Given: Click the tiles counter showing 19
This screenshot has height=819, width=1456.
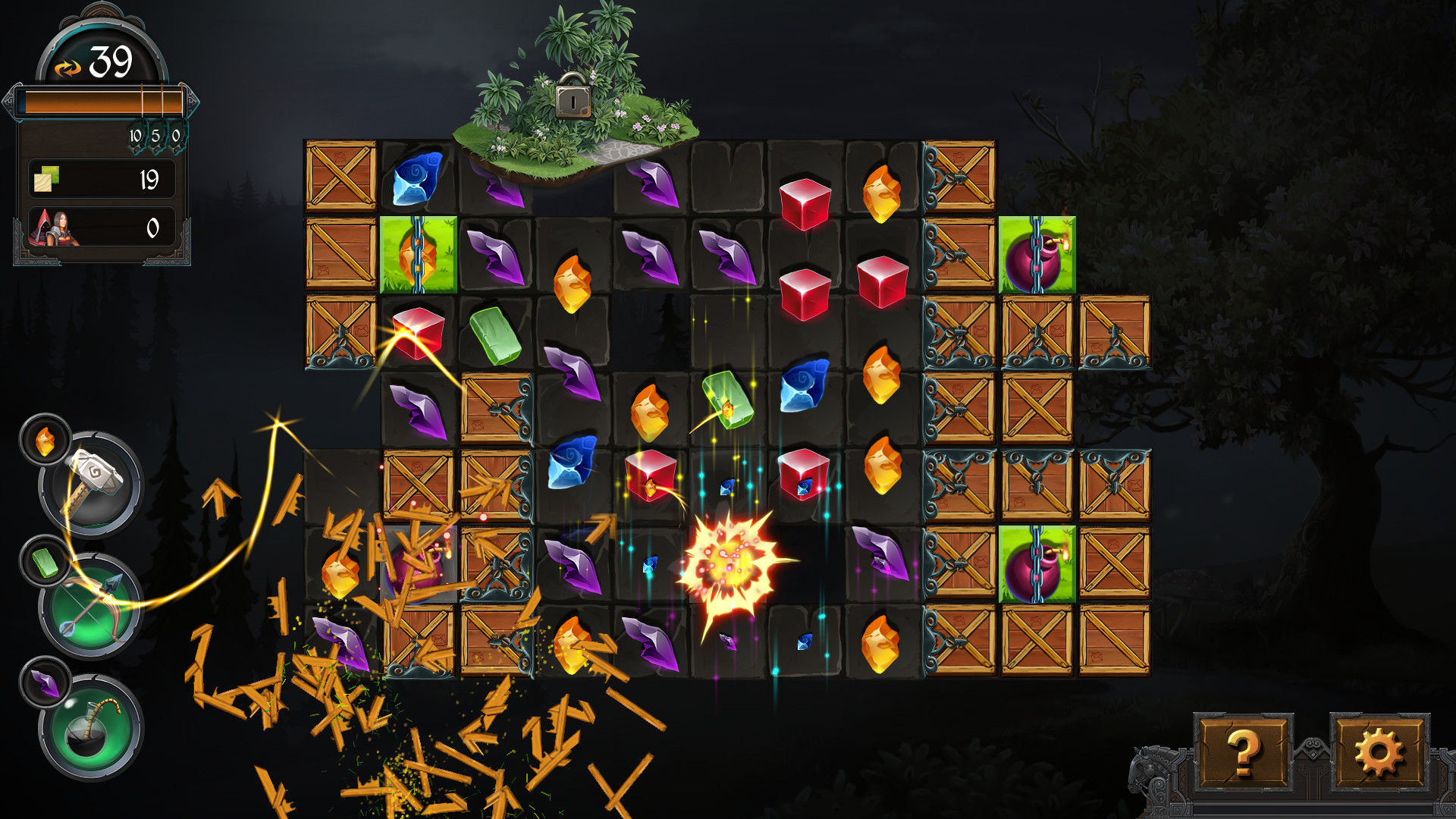Looking at the screenshot, I should pos(148,178).
